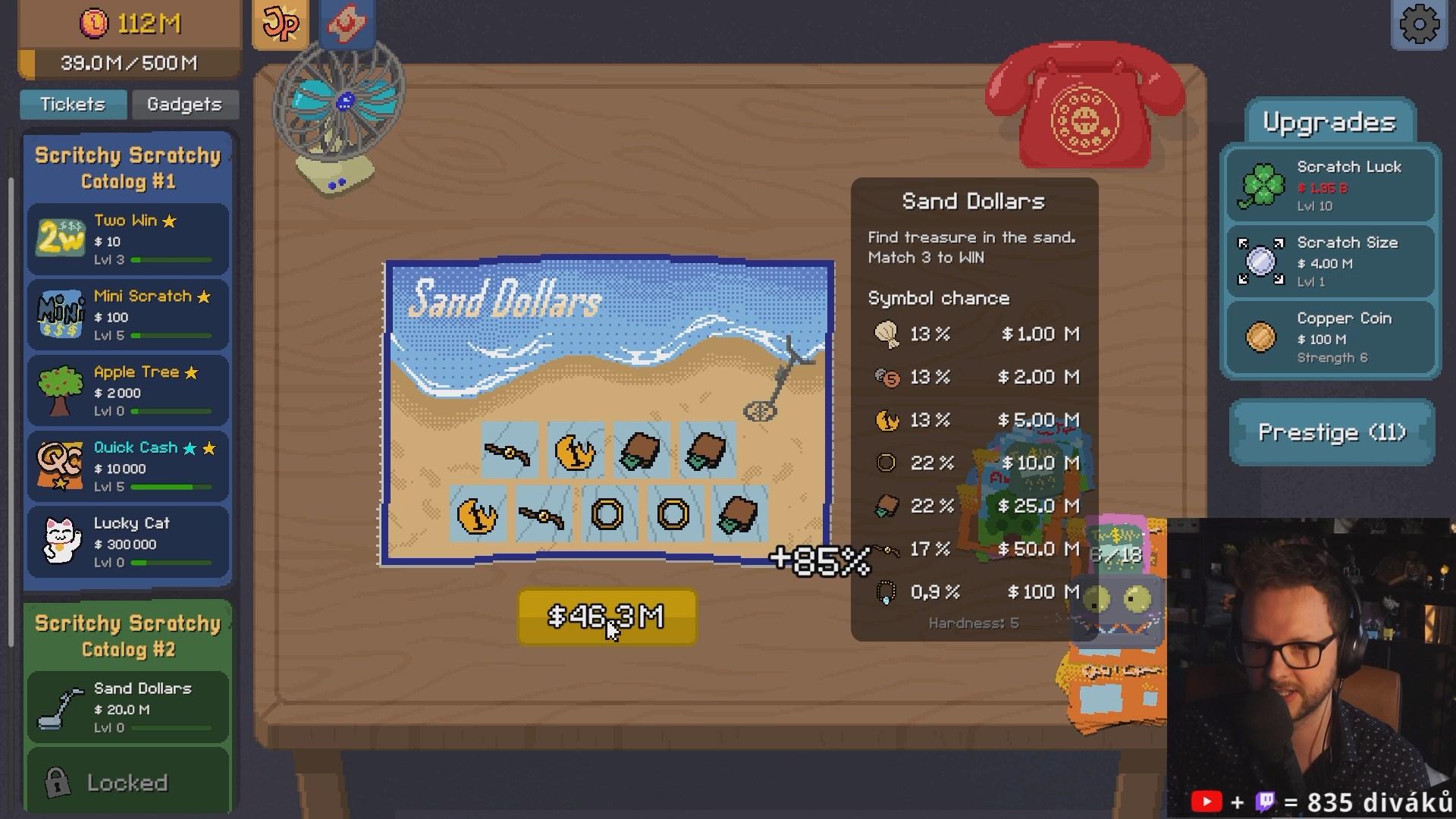Viewport: 1456px width, 819px height.
Task: Click the Locked ticket entry
Action: (x=127, y=782)
